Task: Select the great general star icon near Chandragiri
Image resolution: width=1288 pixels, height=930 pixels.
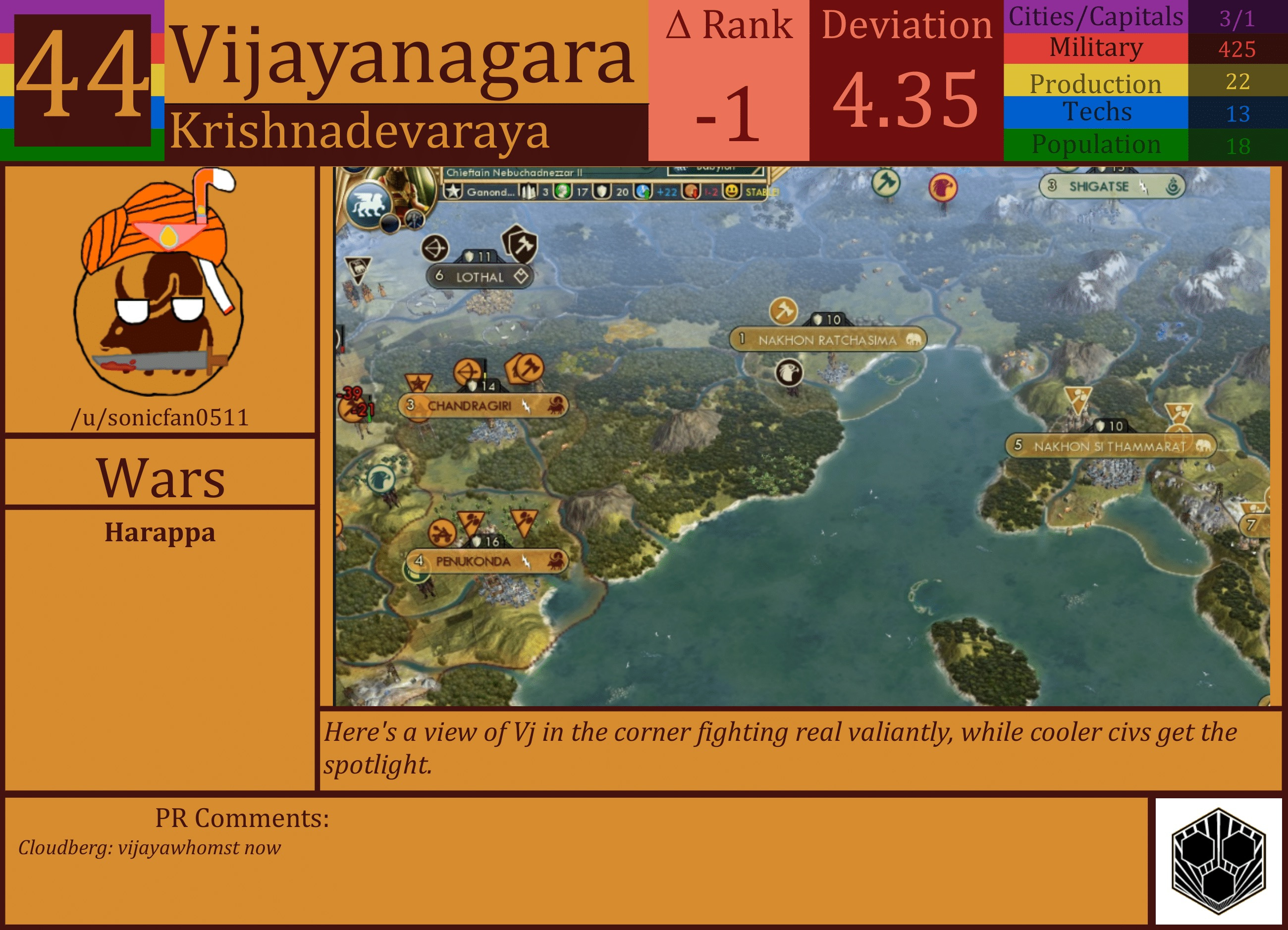Action: (420, 383)
